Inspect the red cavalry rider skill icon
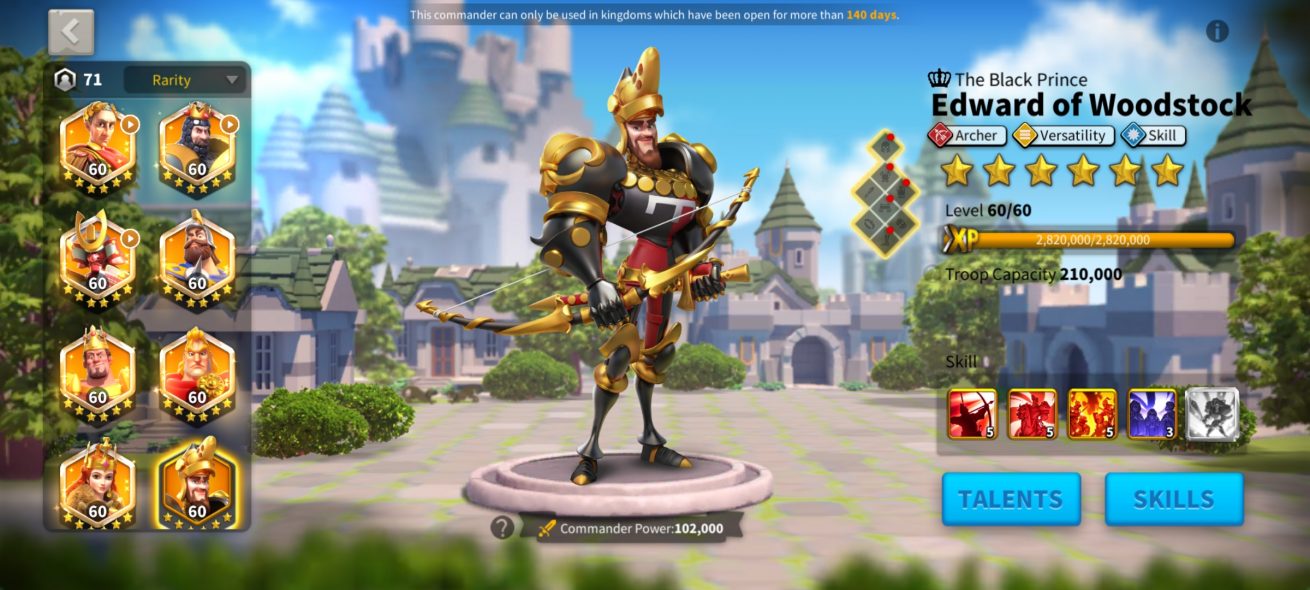Viewport: 1310px width, 590px height. (x=1032, y=414)
